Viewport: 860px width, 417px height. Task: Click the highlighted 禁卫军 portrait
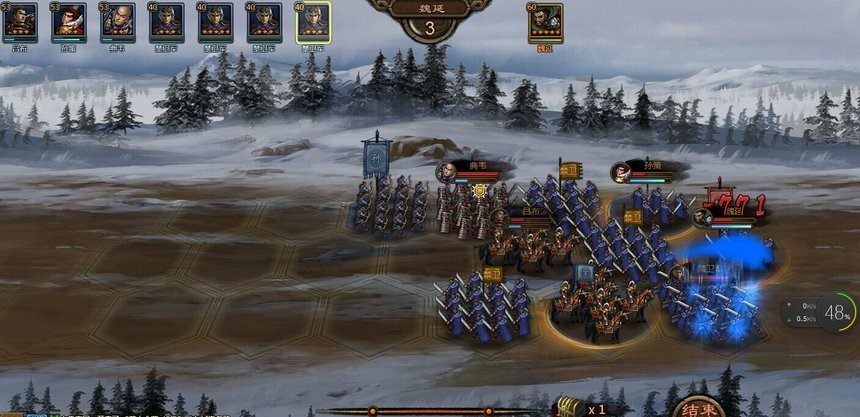313,22
